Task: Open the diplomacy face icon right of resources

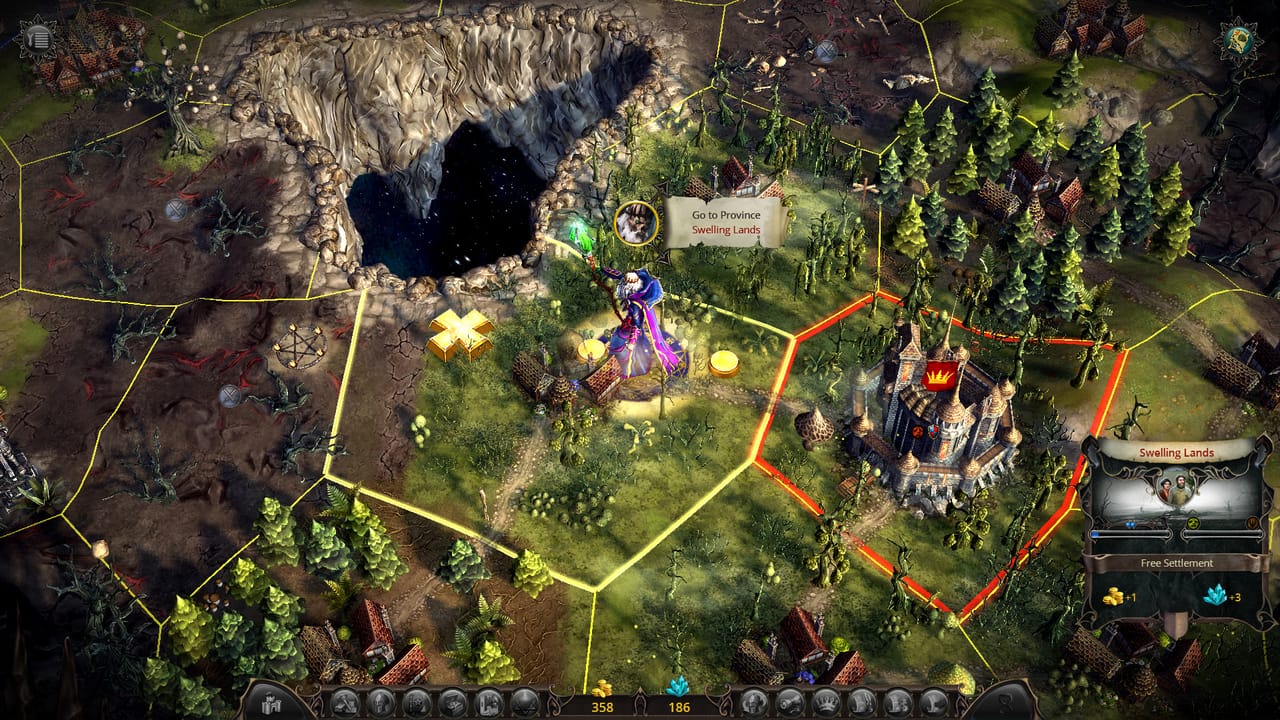Action: coord(753,701)
